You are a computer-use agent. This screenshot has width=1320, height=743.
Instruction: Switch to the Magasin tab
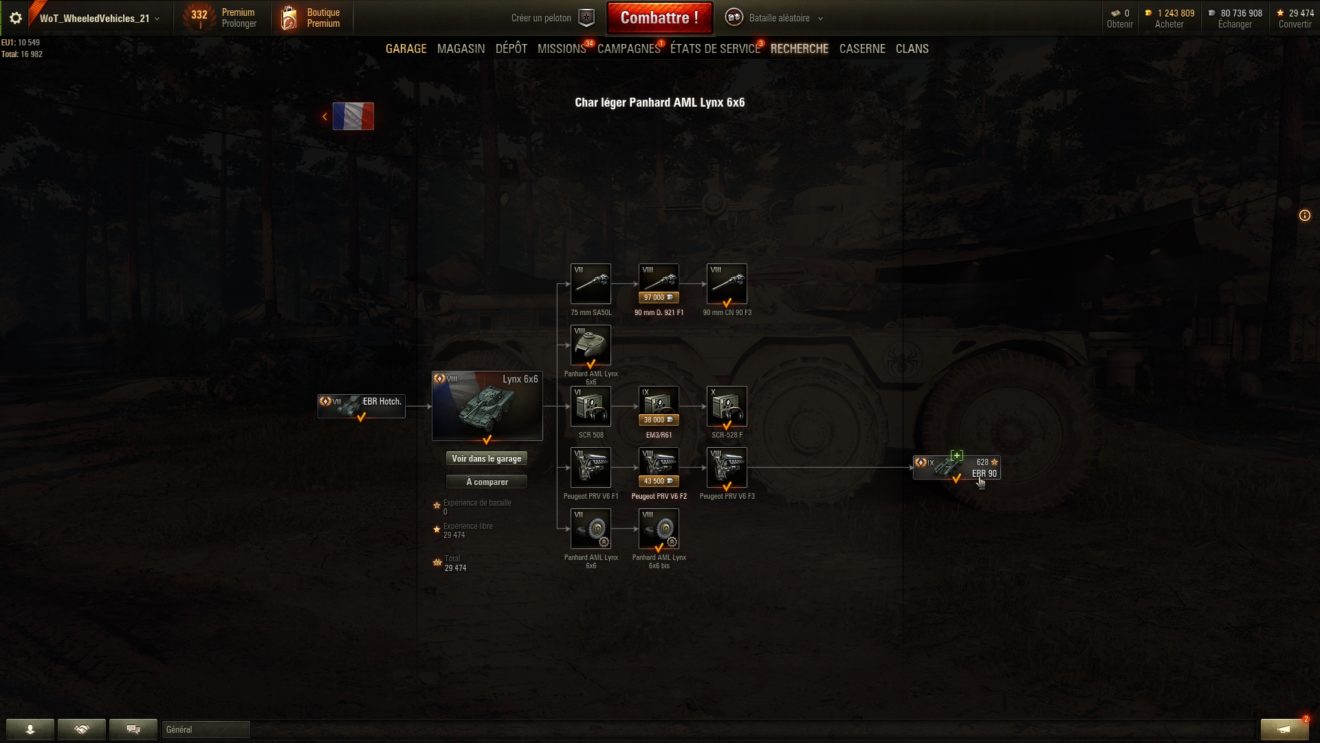click(x=461, y=48)
